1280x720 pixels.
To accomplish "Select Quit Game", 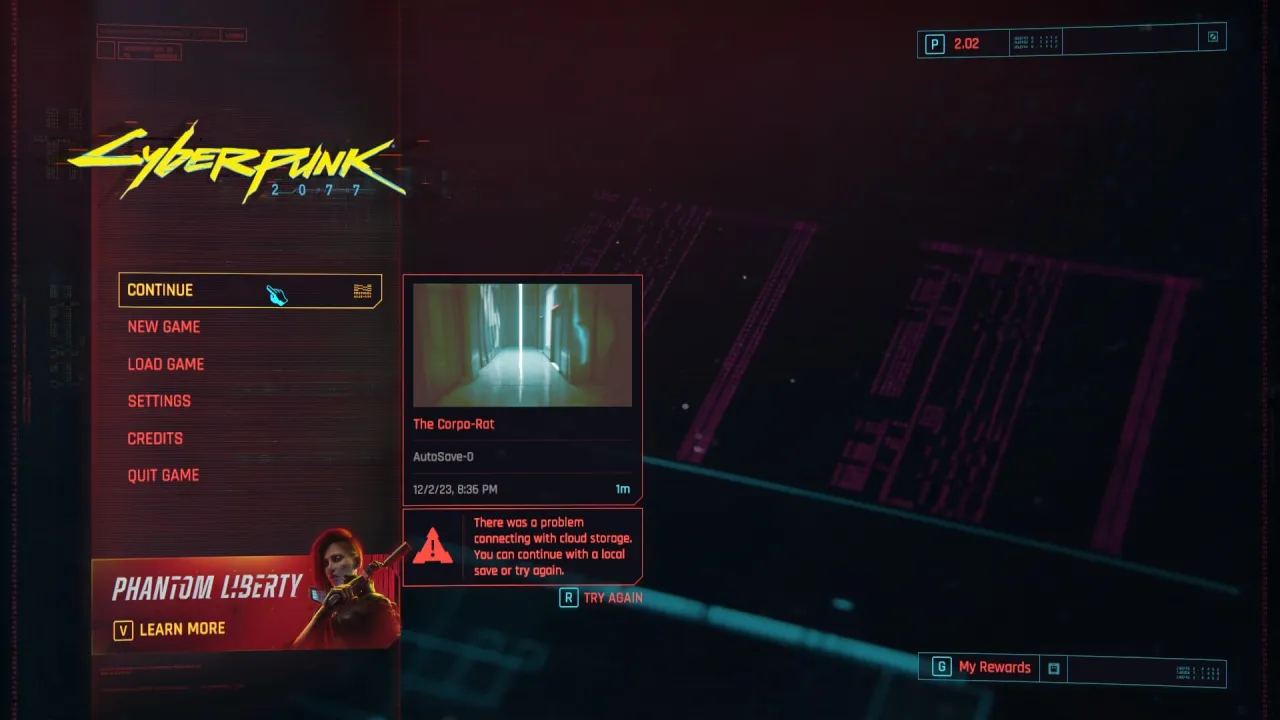I will pyautogui.click(x=164, y=475).
